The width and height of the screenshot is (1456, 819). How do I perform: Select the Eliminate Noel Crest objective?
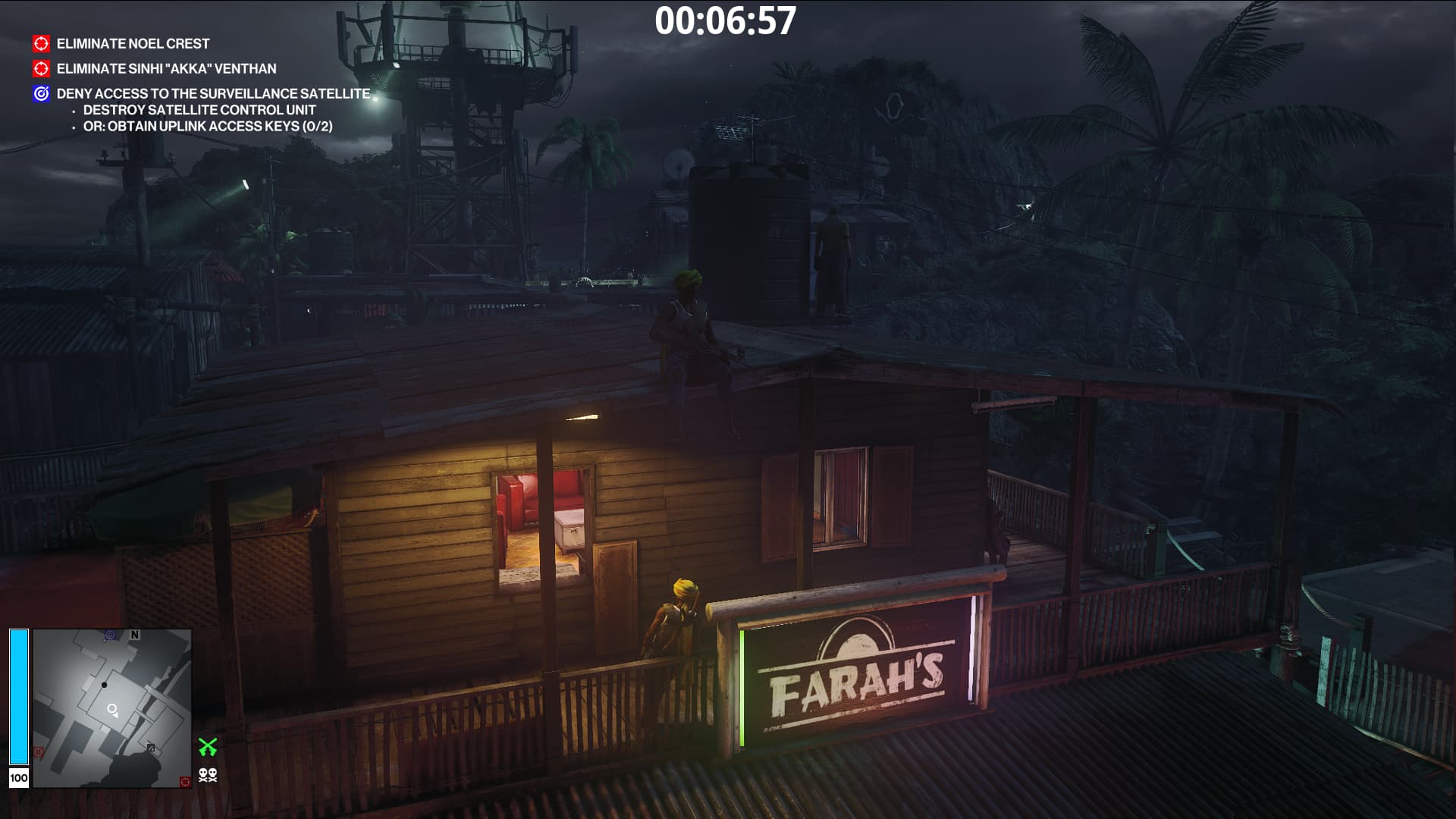(x=133, y=44)
